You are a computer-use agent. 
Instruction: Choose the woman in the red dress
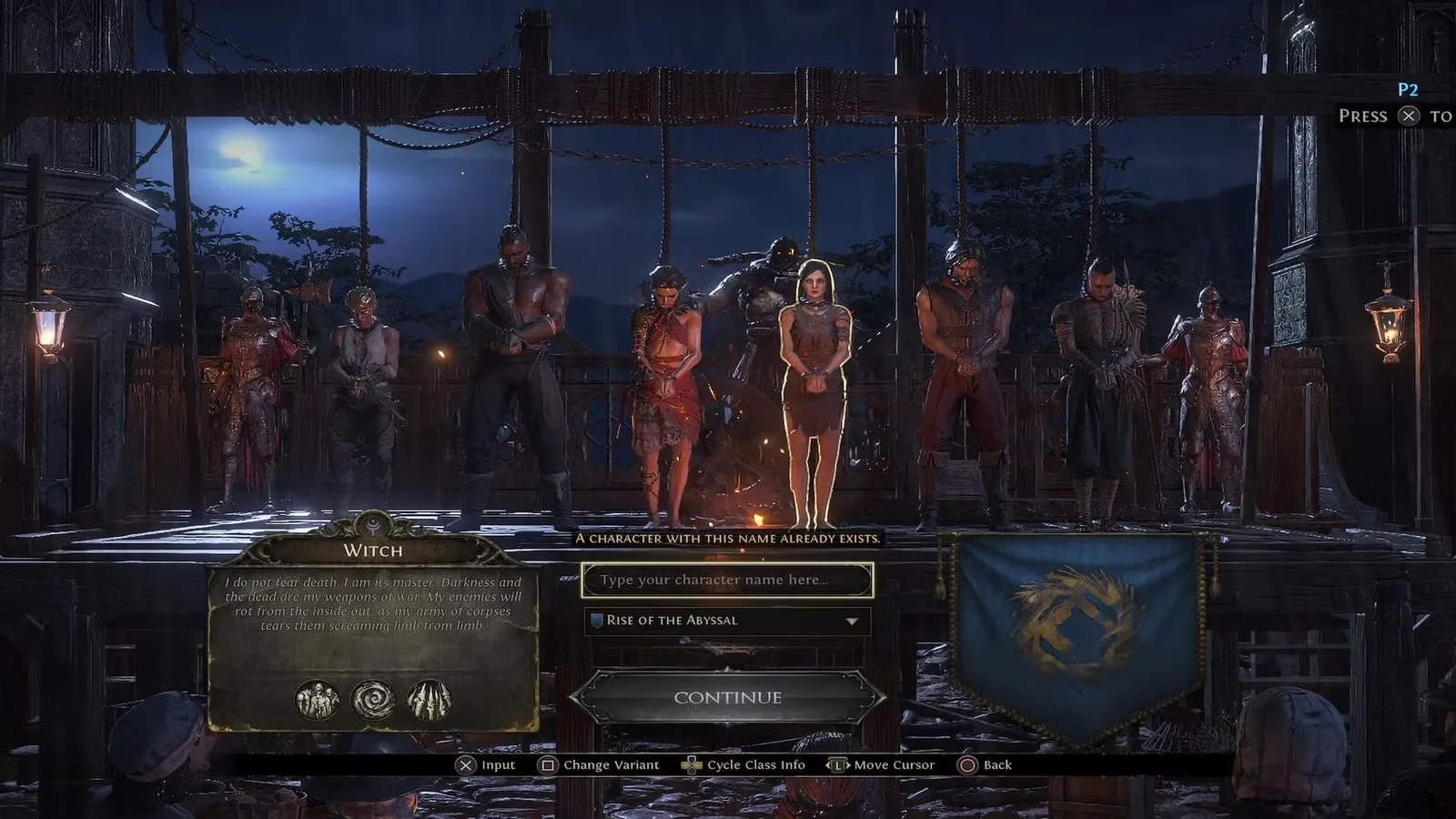(x=667, y=391)
